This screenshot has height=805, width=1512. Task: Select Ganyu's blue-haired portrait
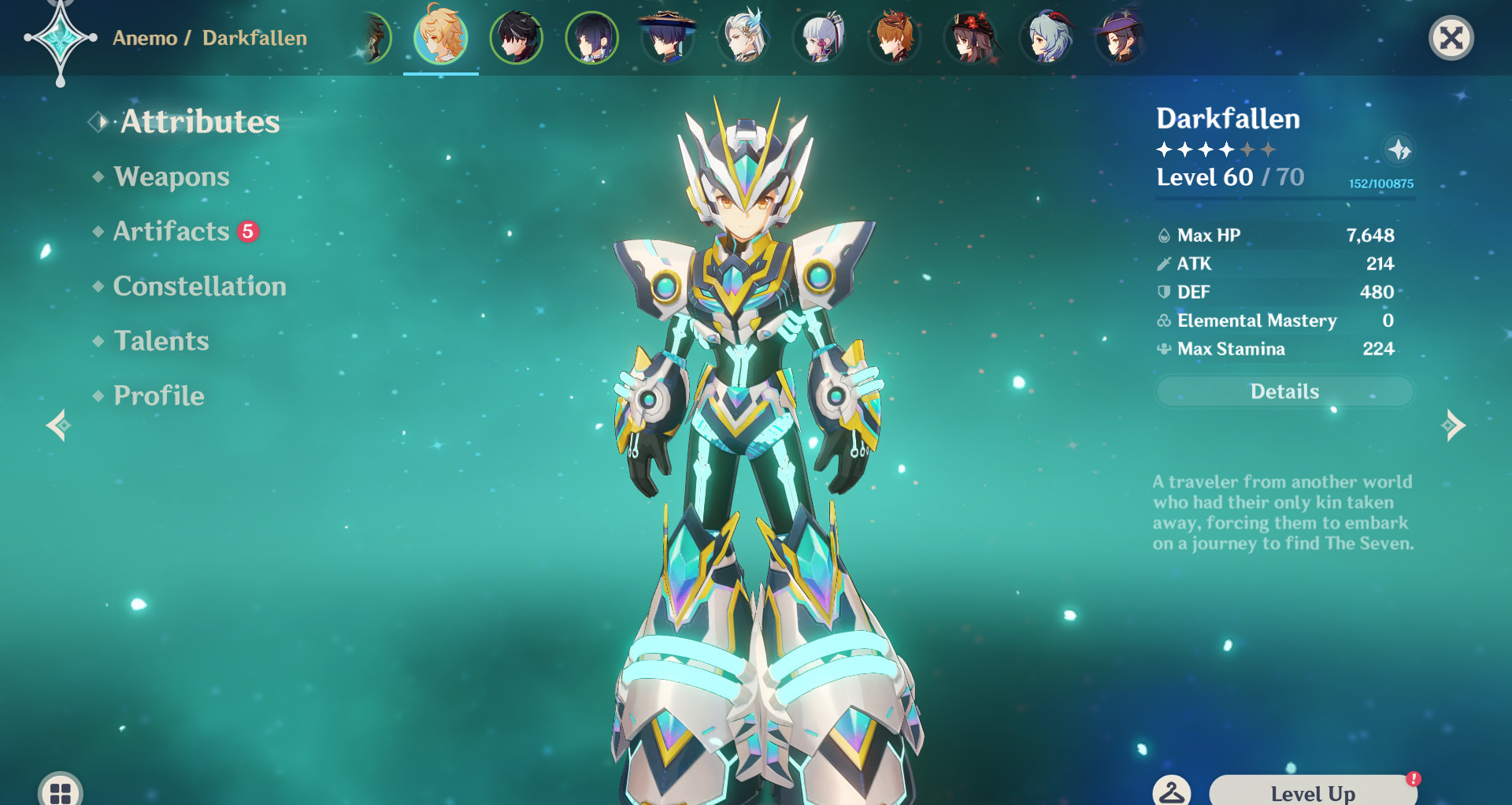1047,38
